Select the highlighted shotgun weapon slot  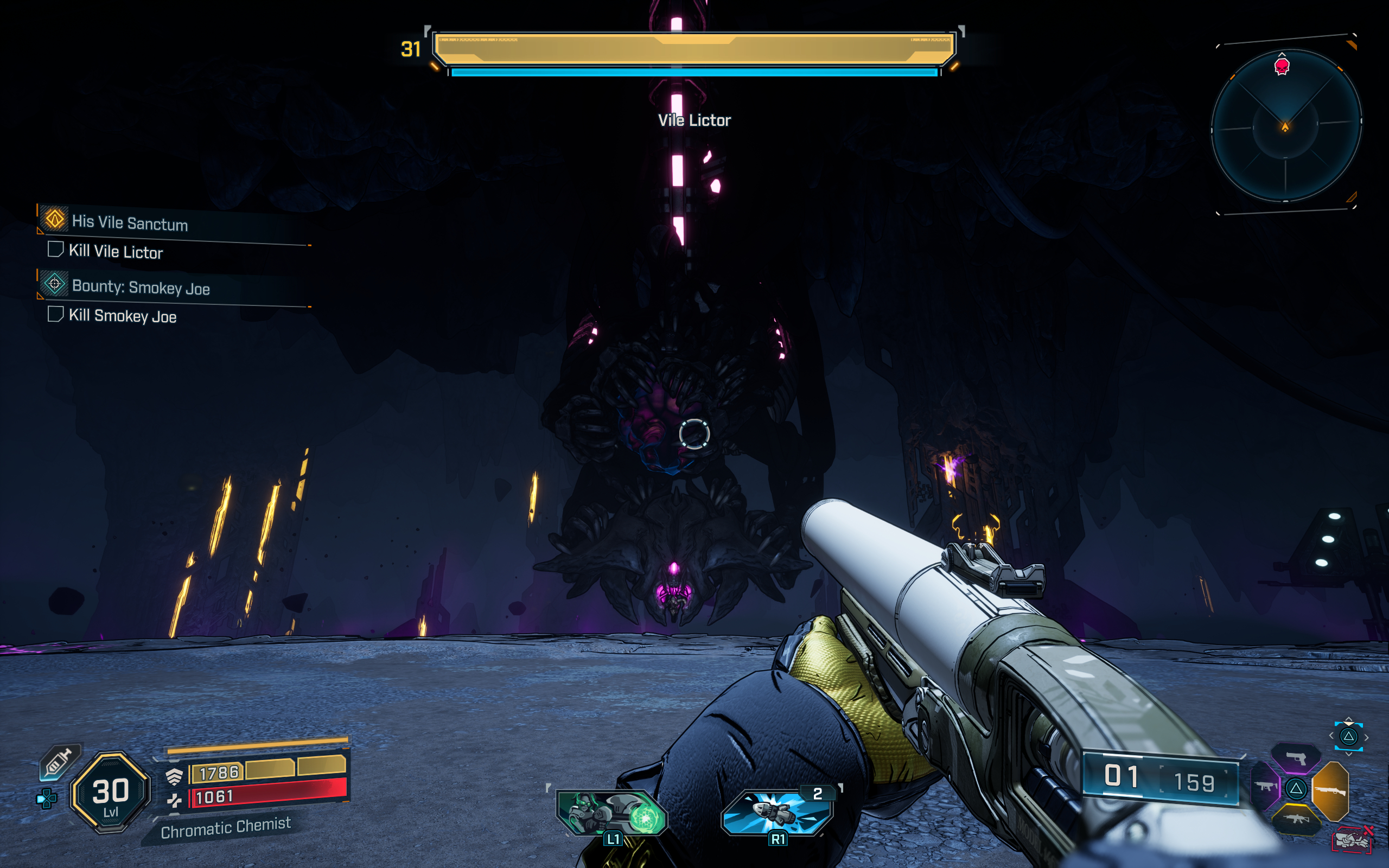point(1331,792)
